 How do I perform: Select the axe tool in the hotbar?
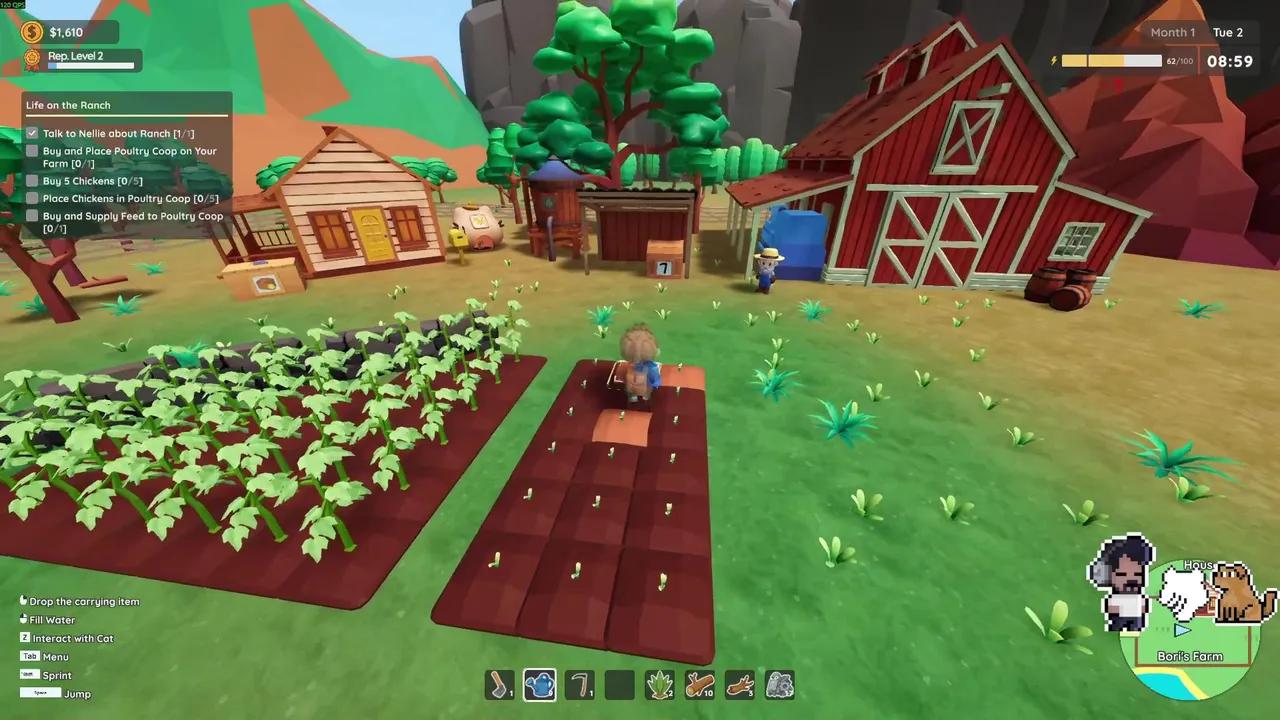point(499,685)
